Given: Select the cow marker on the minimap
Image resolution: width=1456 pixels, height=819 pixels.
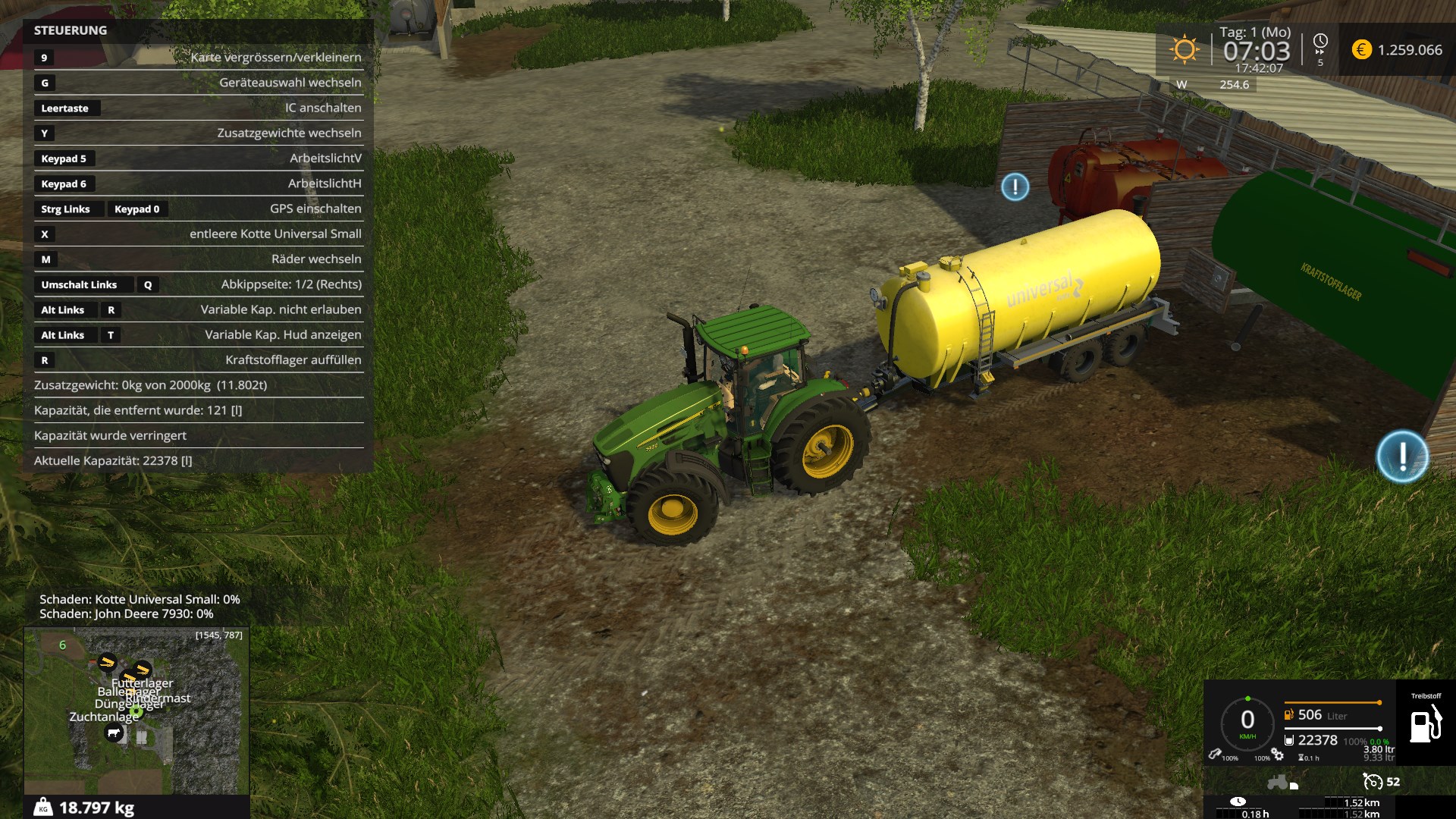Looking at the screenshot, I should 114,733.
